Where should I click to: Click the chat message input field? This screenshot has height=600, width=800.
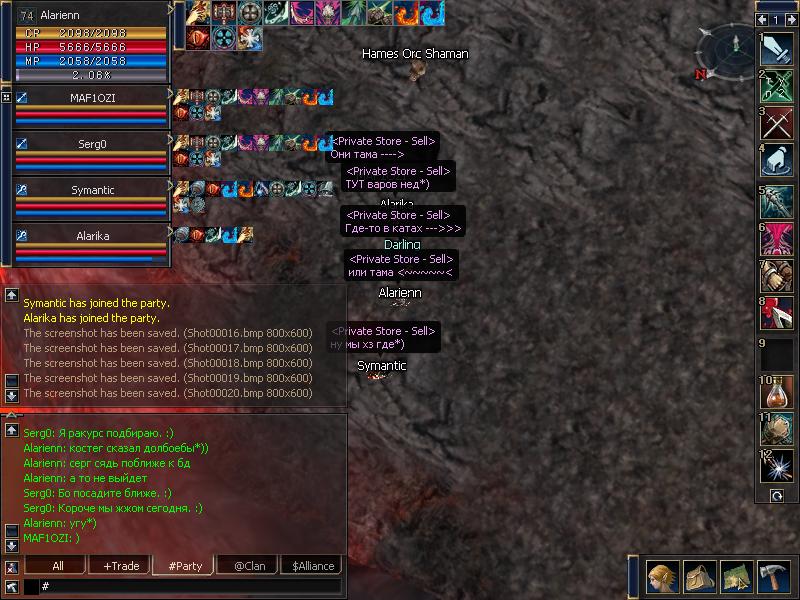click(x=190, y=586)
